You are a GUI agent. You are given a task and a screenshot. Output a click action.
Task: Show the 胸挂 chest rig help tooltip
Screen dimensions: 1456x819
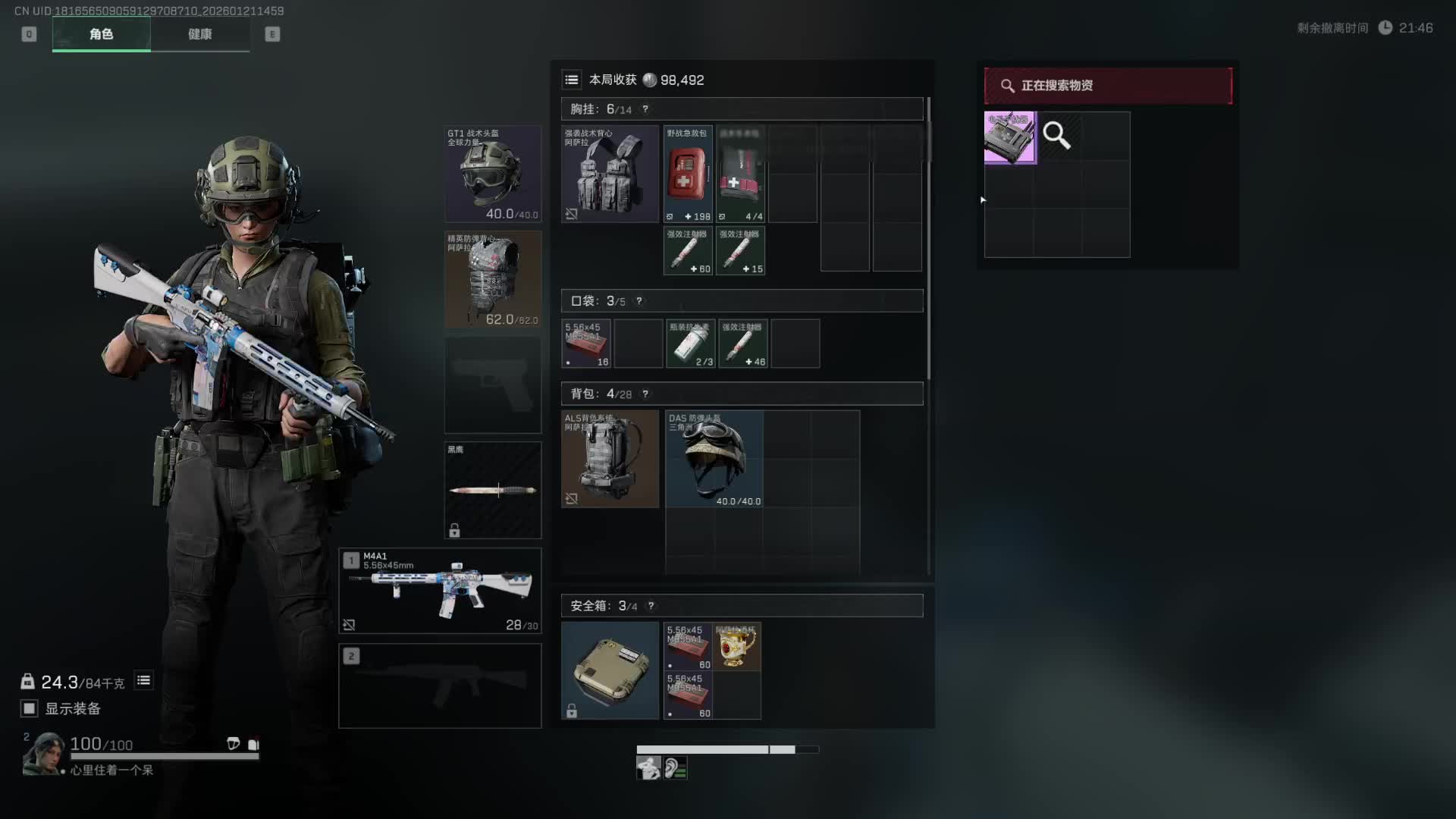click(645, 109)
